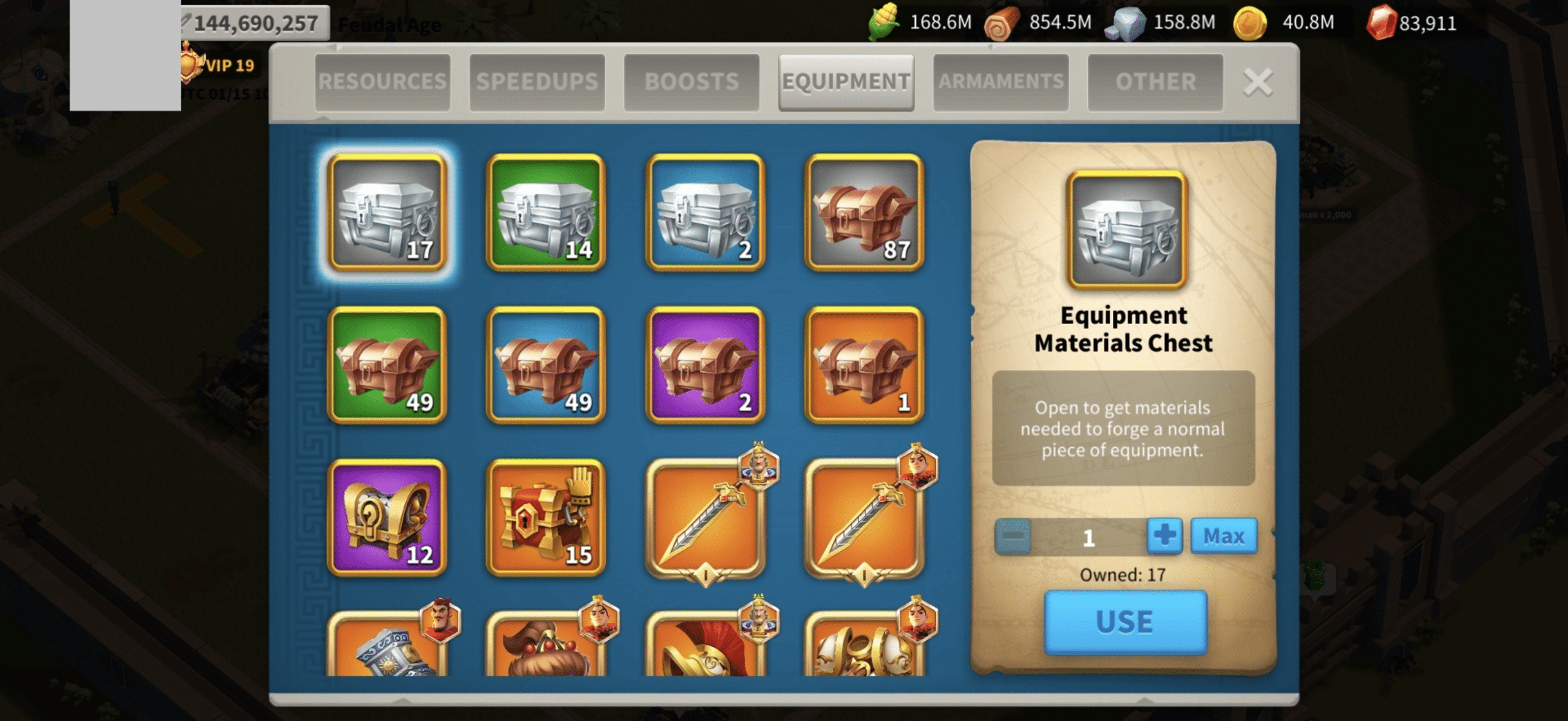
Task: Pick the orange bronze chest with 1
Action: point(864,365)
